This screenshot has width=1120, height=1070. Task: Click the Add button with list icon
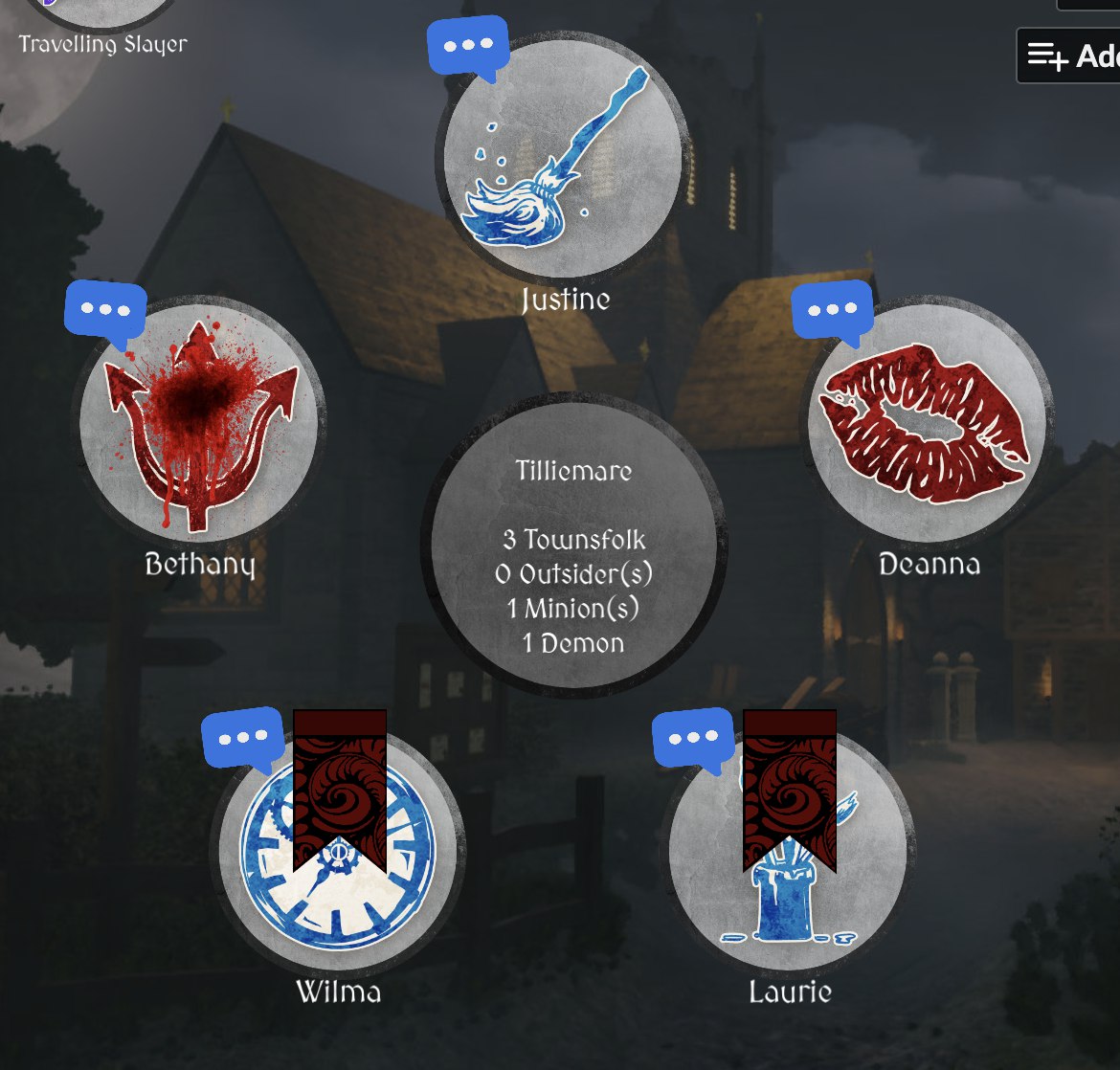(1069, 56)
